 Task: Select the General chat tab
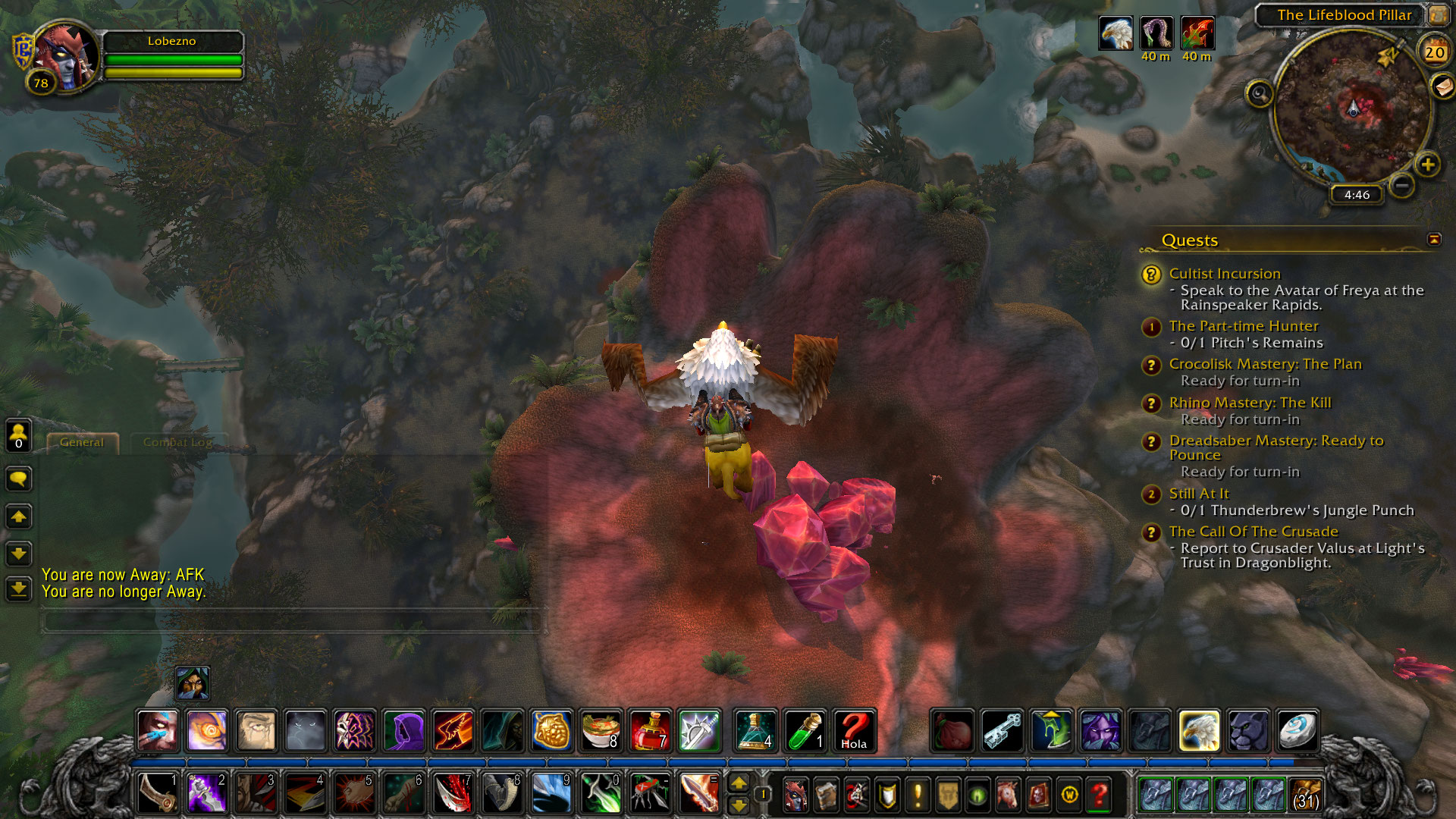(82, 442)
